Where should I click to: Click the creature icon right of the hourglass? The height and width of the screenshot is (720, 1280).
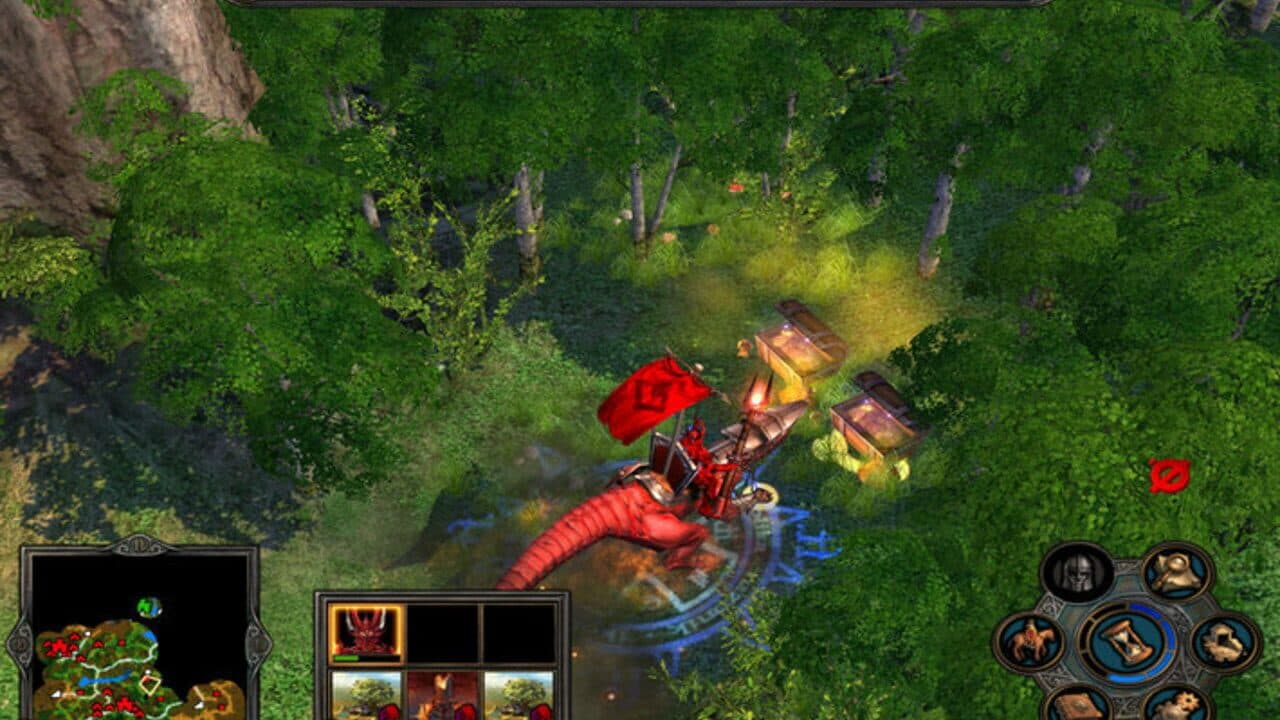[x=1224, y=641]
